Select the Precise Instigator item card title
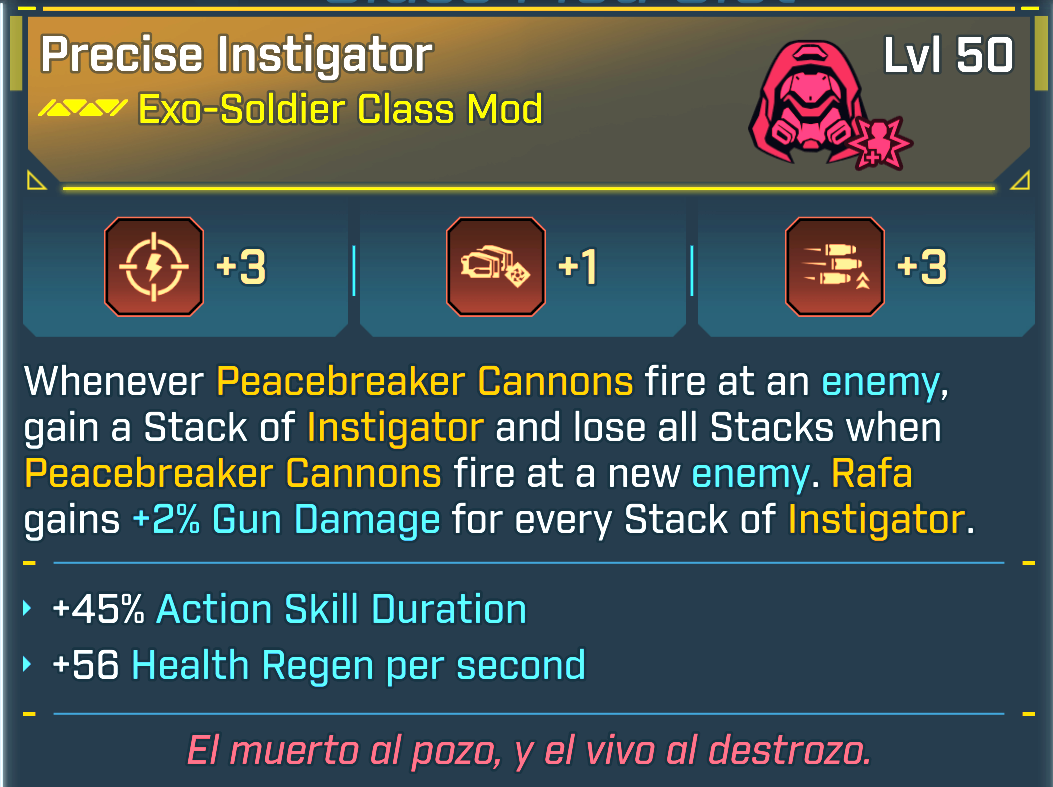1053x787 pixels. (x=236, y=56)
